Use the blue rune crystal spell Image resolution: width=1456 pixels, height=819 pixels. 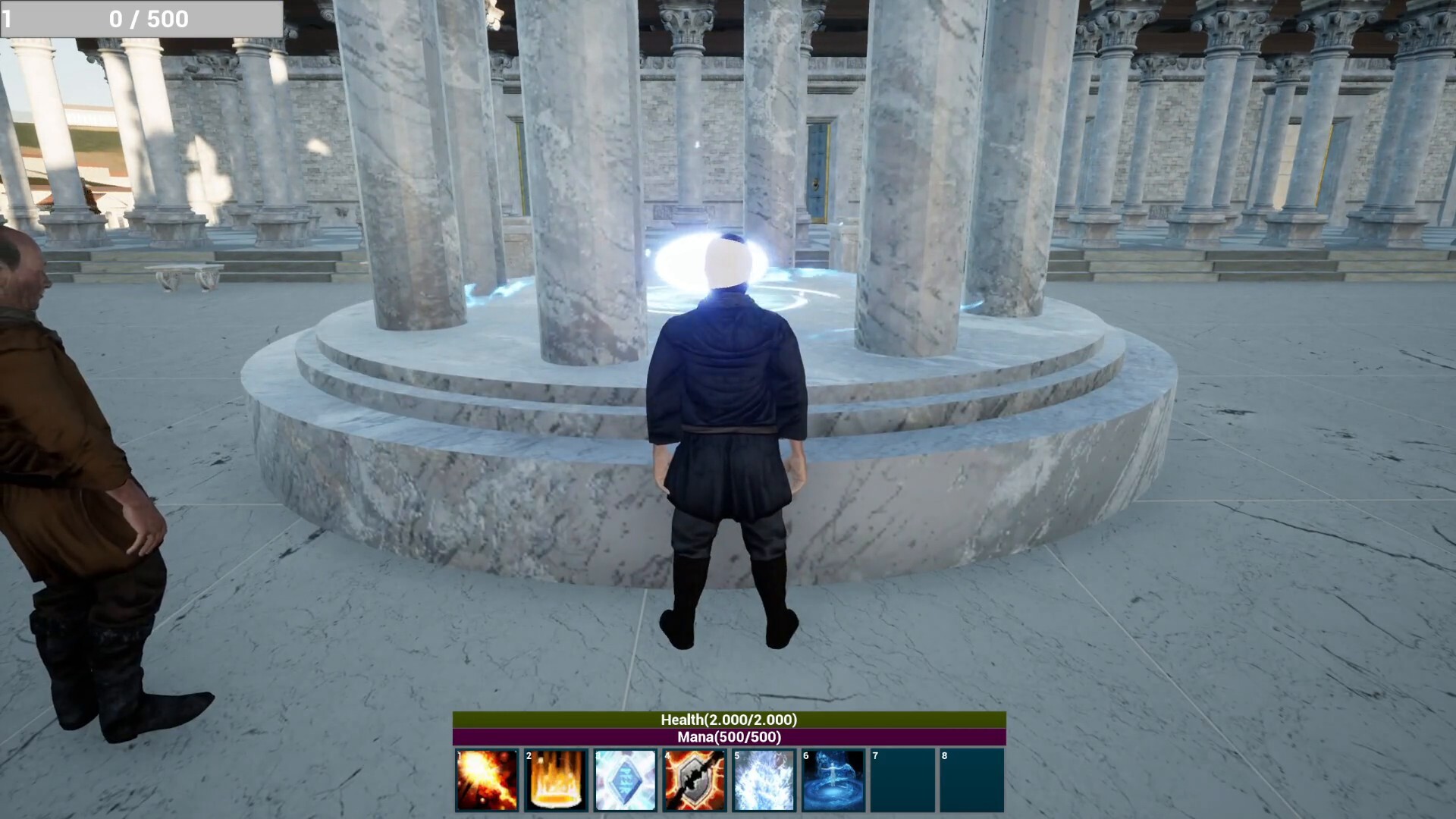point(625,780)
